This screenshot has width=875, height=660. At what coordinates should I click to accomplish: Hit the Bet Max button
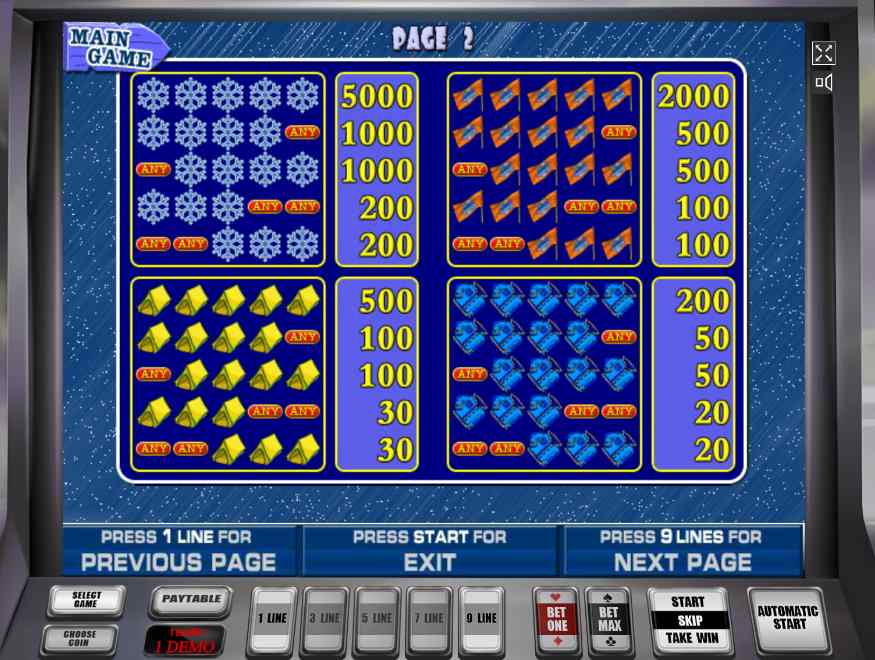[608, 620]
